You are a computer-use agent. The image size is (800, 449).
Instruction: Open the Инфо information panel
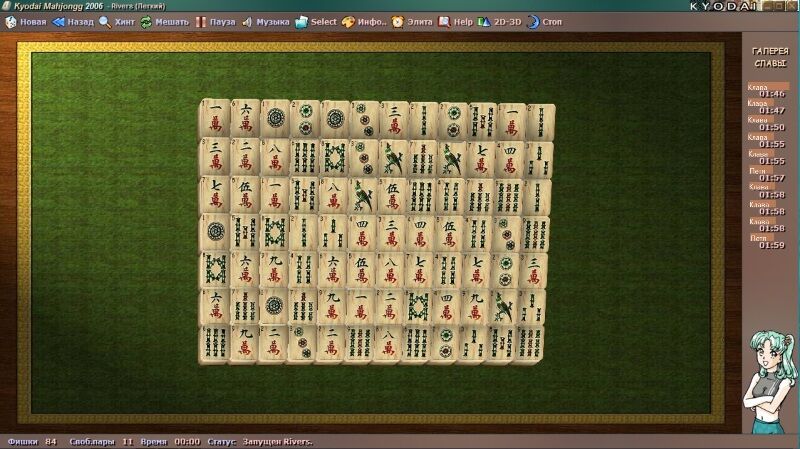point(364,21)
